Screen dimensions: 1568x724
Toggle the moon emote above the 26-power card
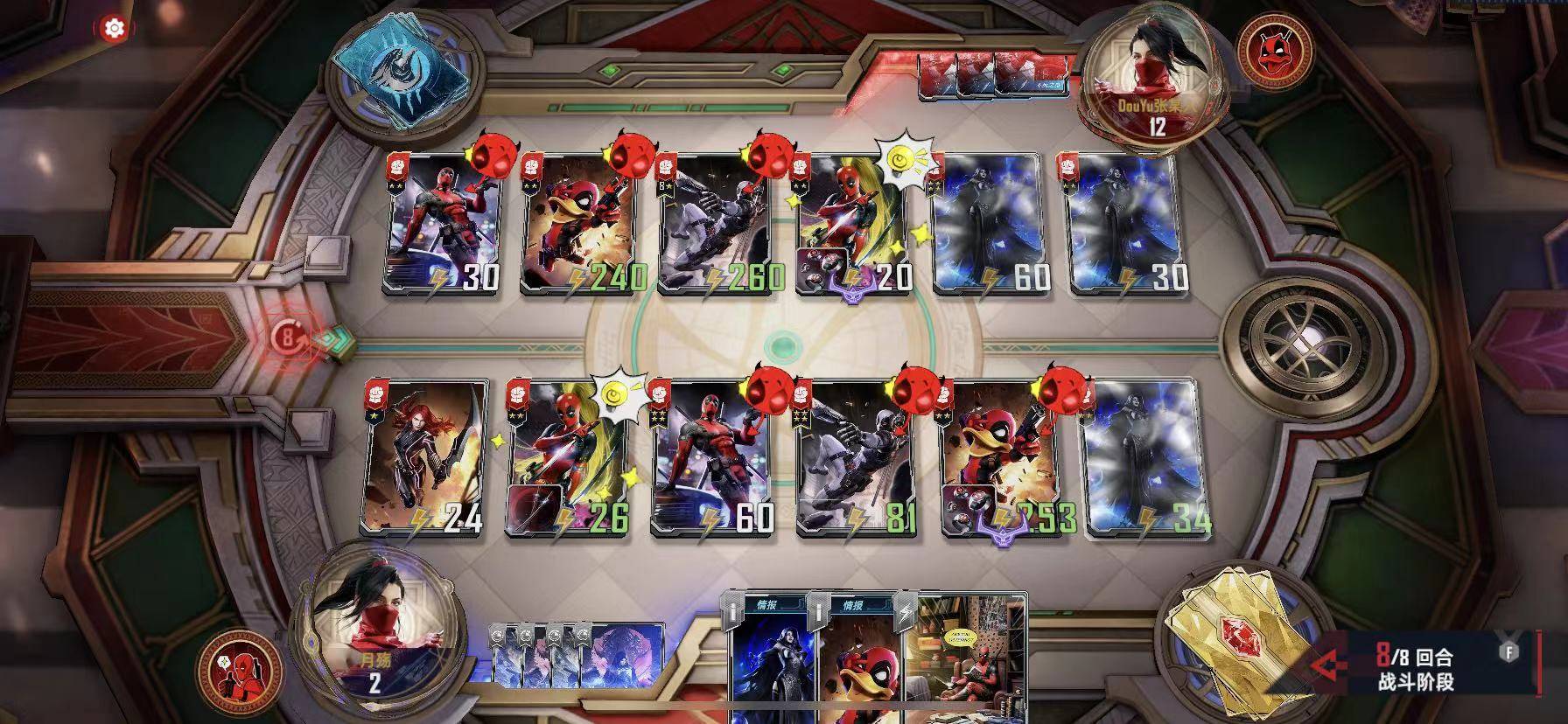612,395
